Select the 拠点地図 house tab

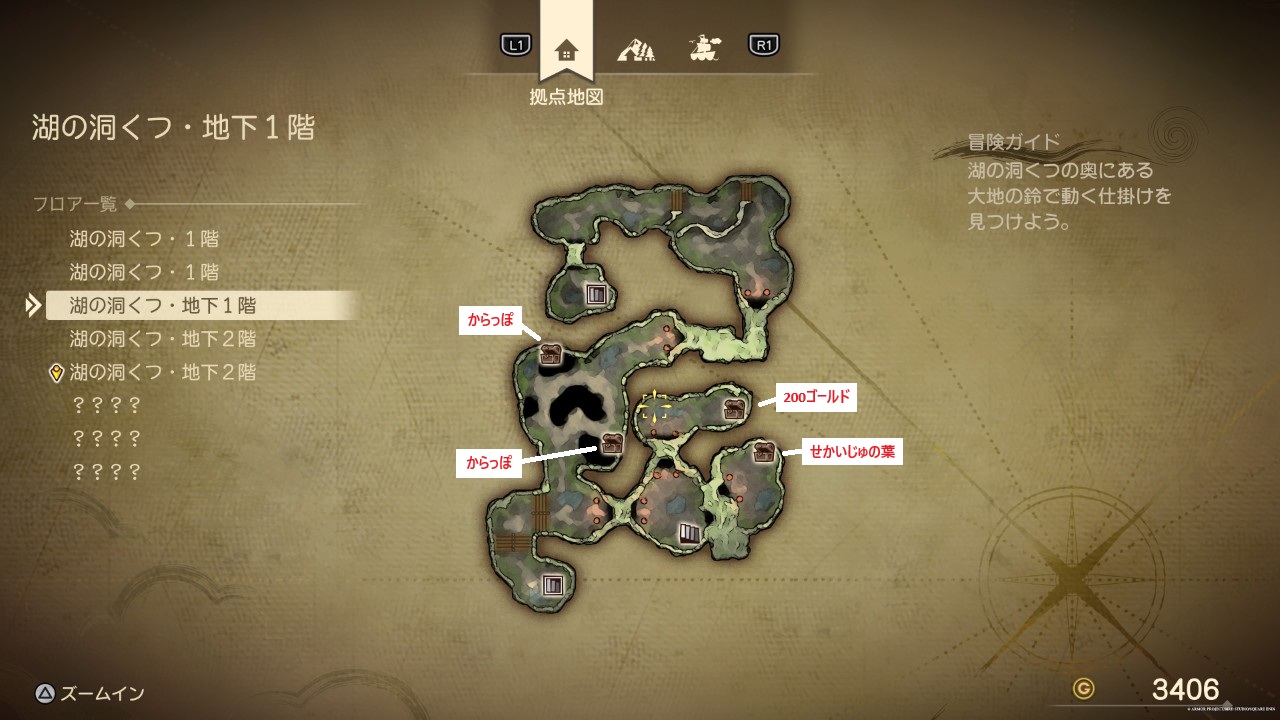coord(566,49)
